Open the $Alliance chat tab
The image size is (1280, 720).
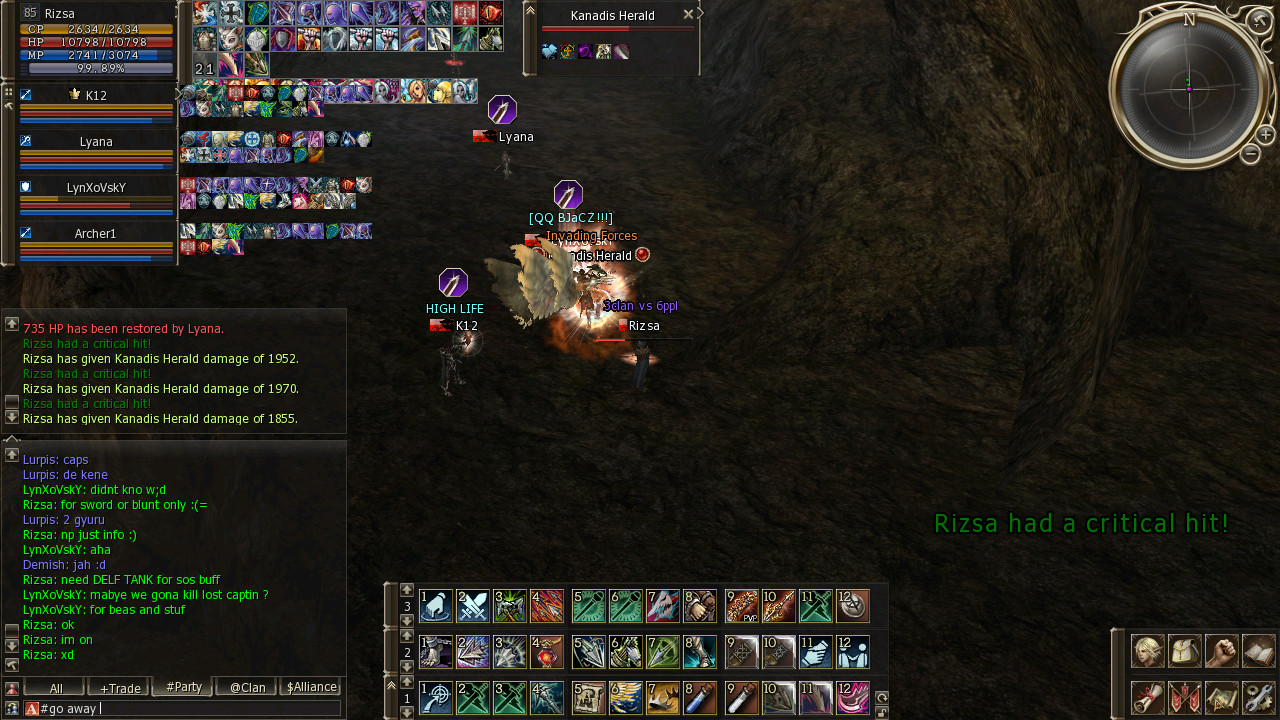[x=311, y=687]
